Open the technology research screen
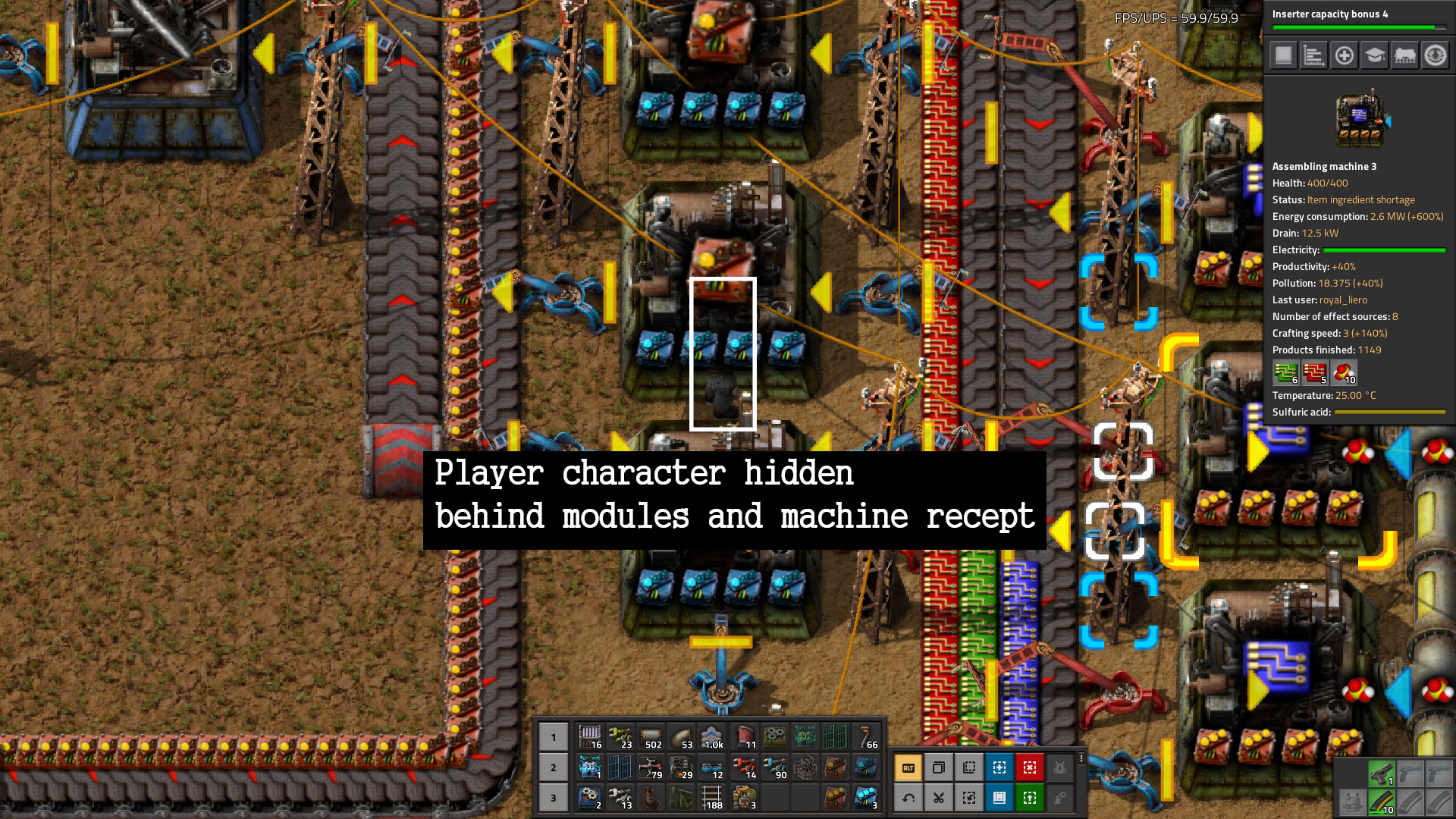1456x819 pixels. pos(1373,55)
